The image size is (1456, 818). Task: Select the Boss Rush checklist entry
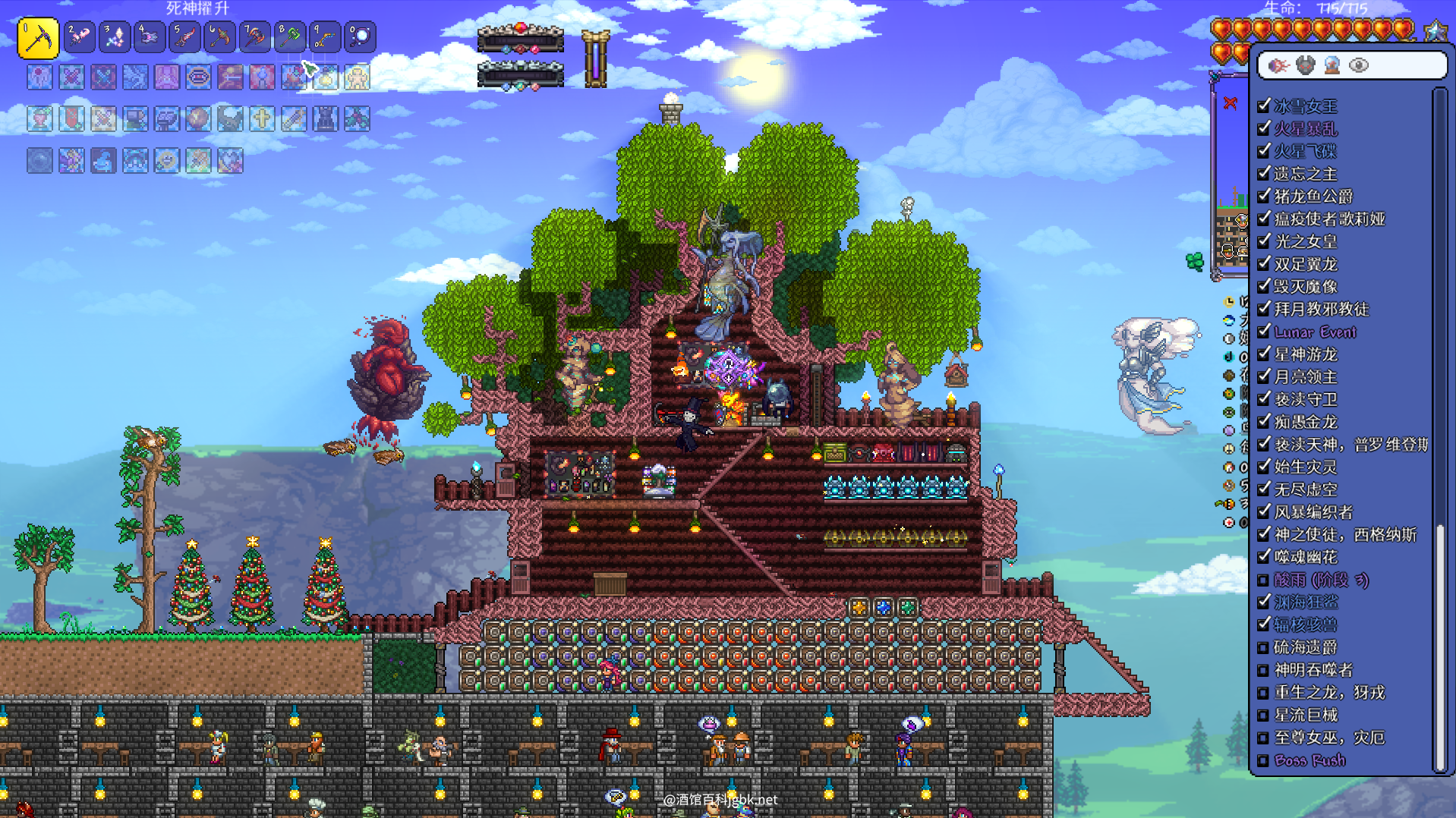point(1309,760)
